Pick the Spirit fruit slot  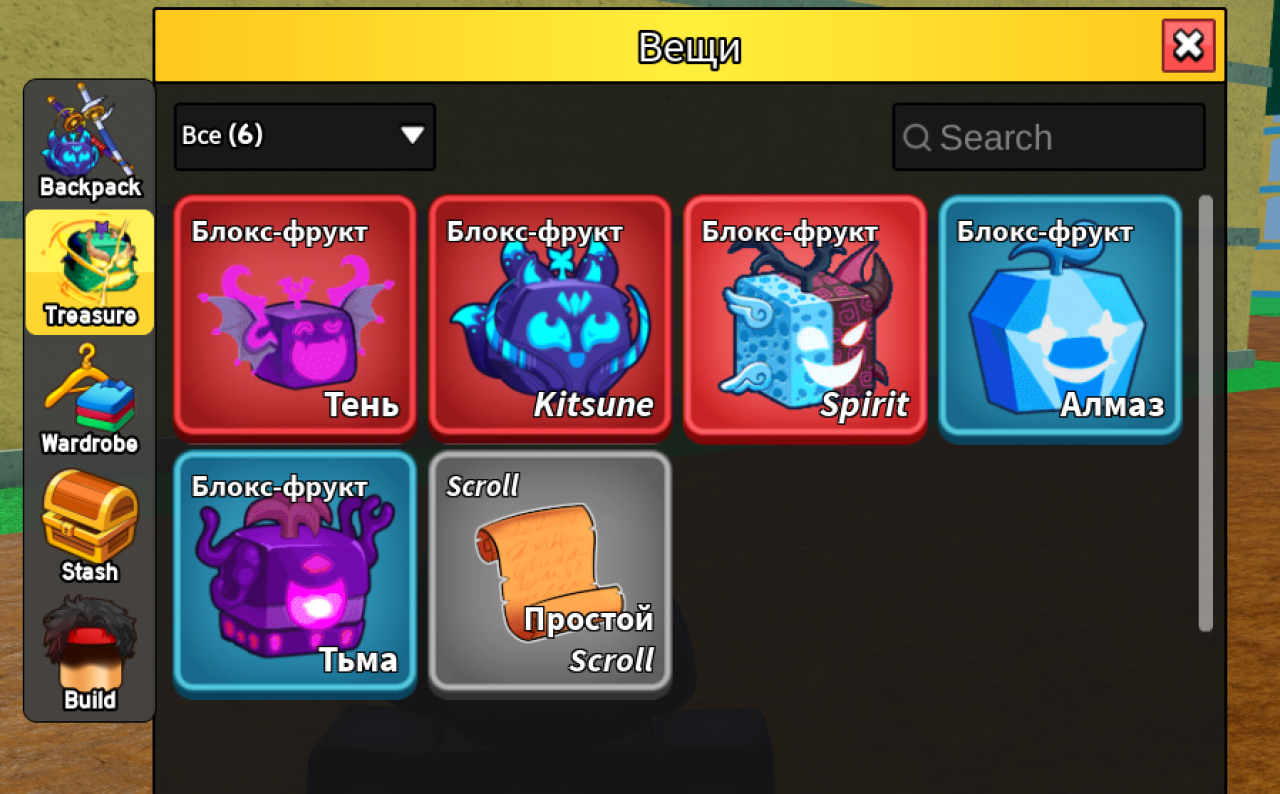(x=805, y=317)
